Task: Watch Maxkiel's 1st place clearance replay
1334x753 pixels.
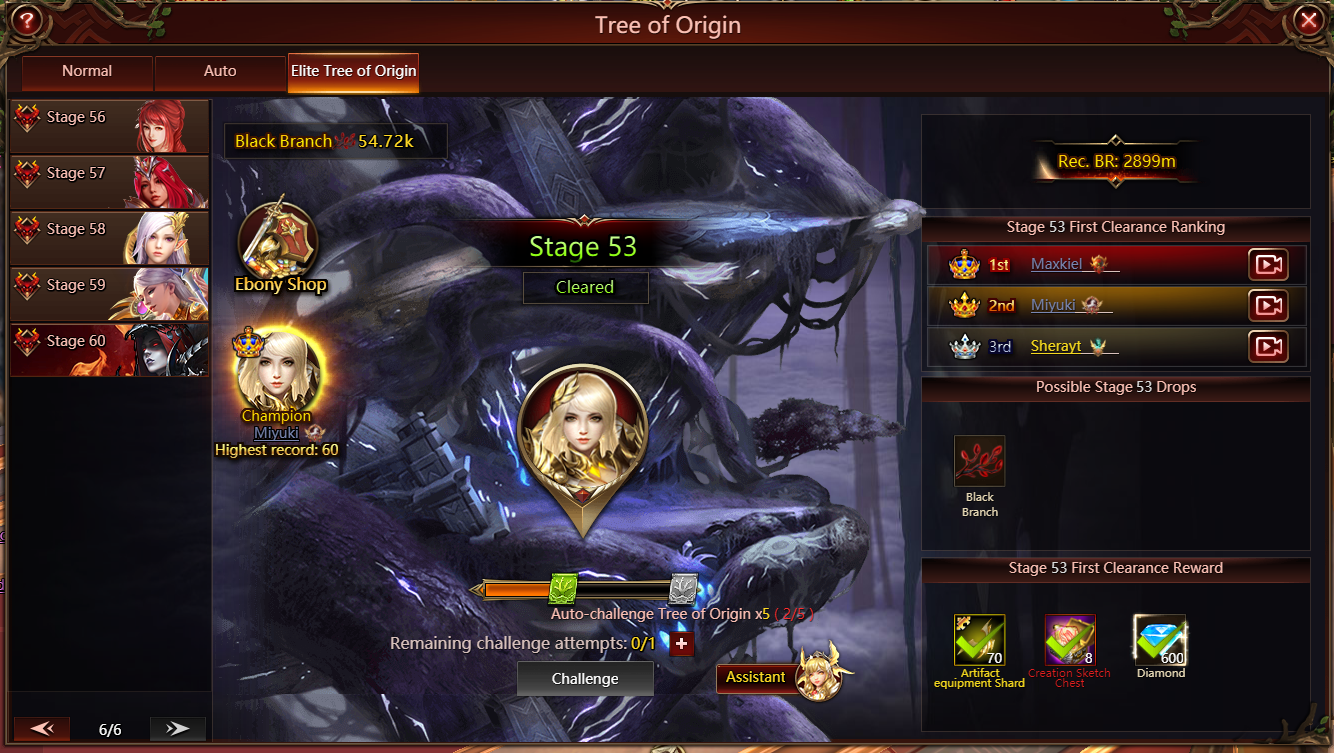Action: point(1268,265)
